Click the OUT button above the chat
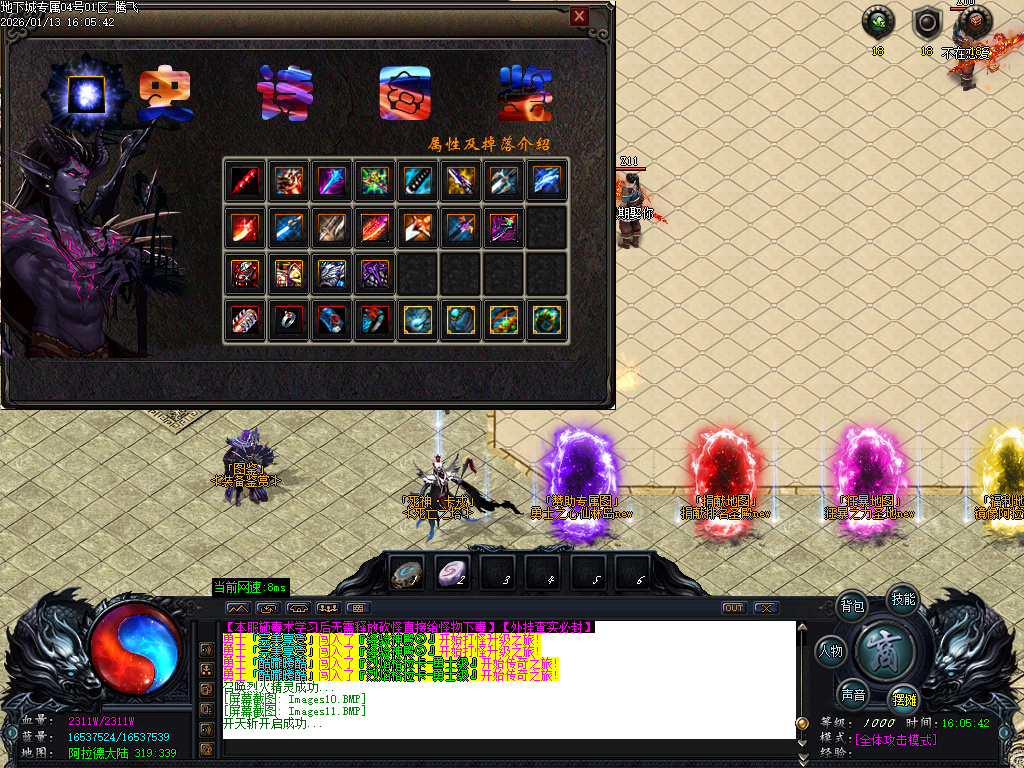1024x768 pixels. 734,608
